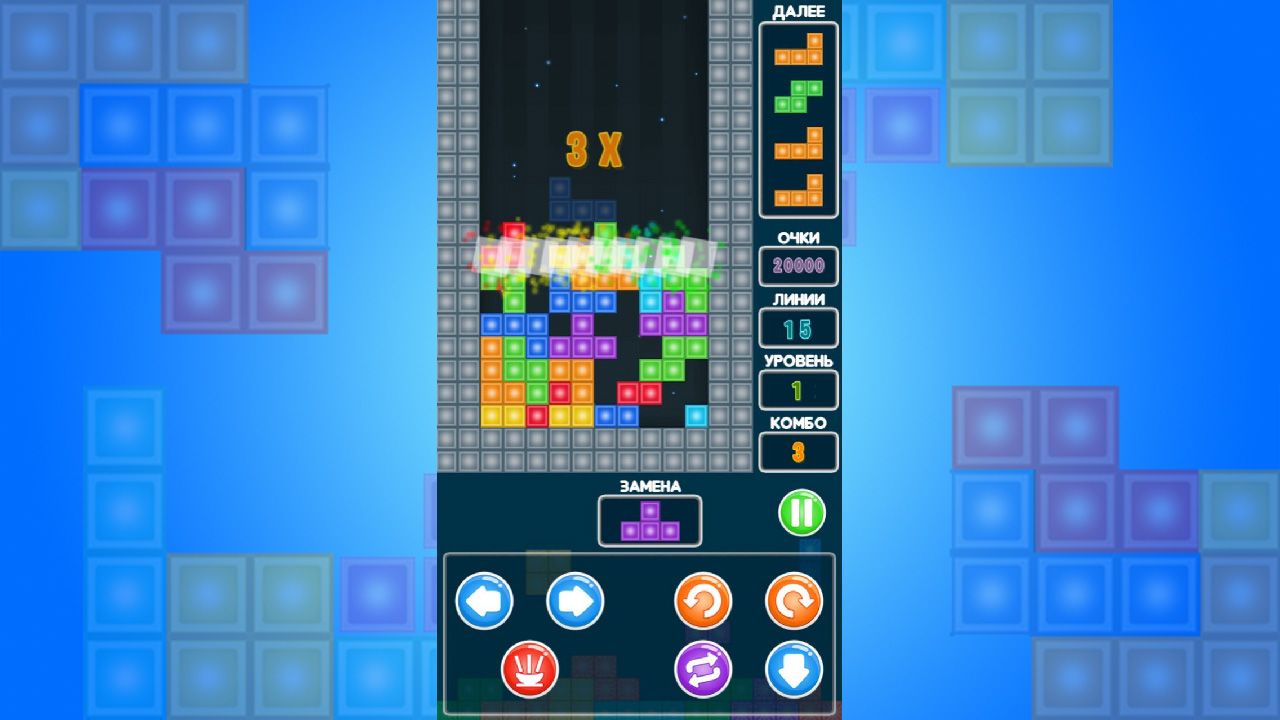The height and width of the screenshot is (720, 1280).
Task: Click the ЗАМЕНА label
Action: coord(650,486)
